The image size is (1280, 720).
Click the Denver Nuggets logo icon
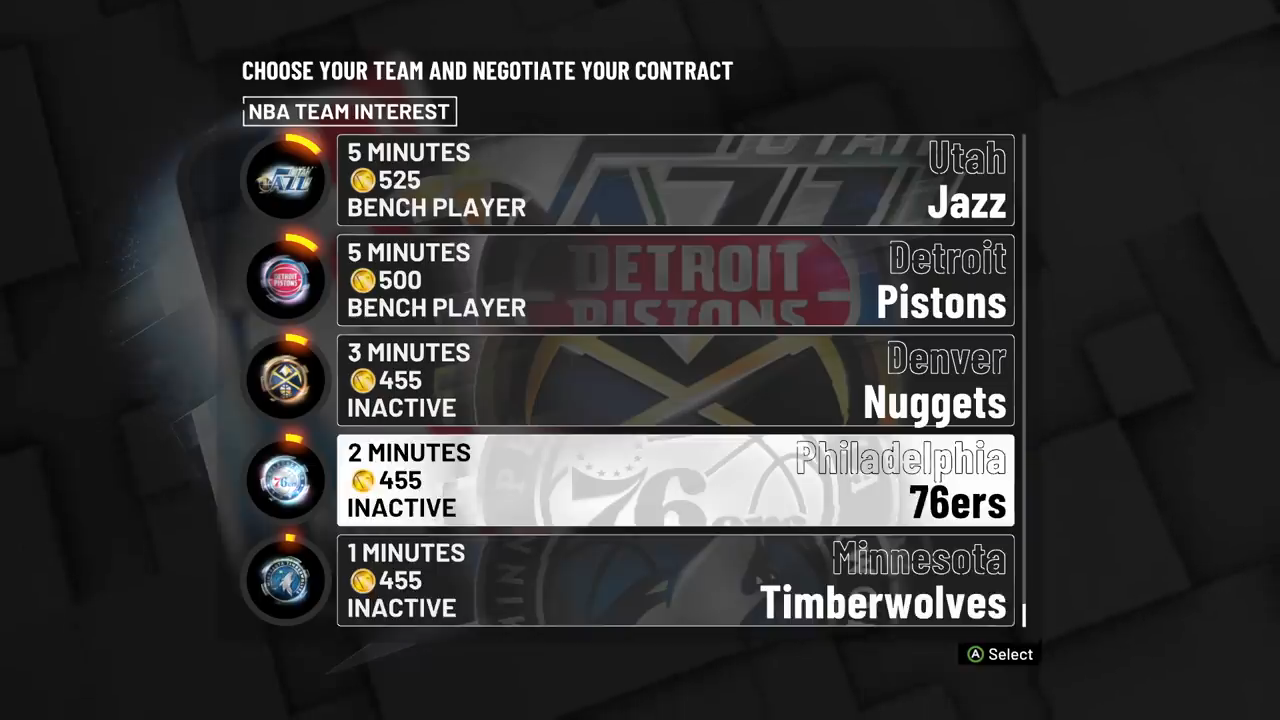click(x=286, y=380)
